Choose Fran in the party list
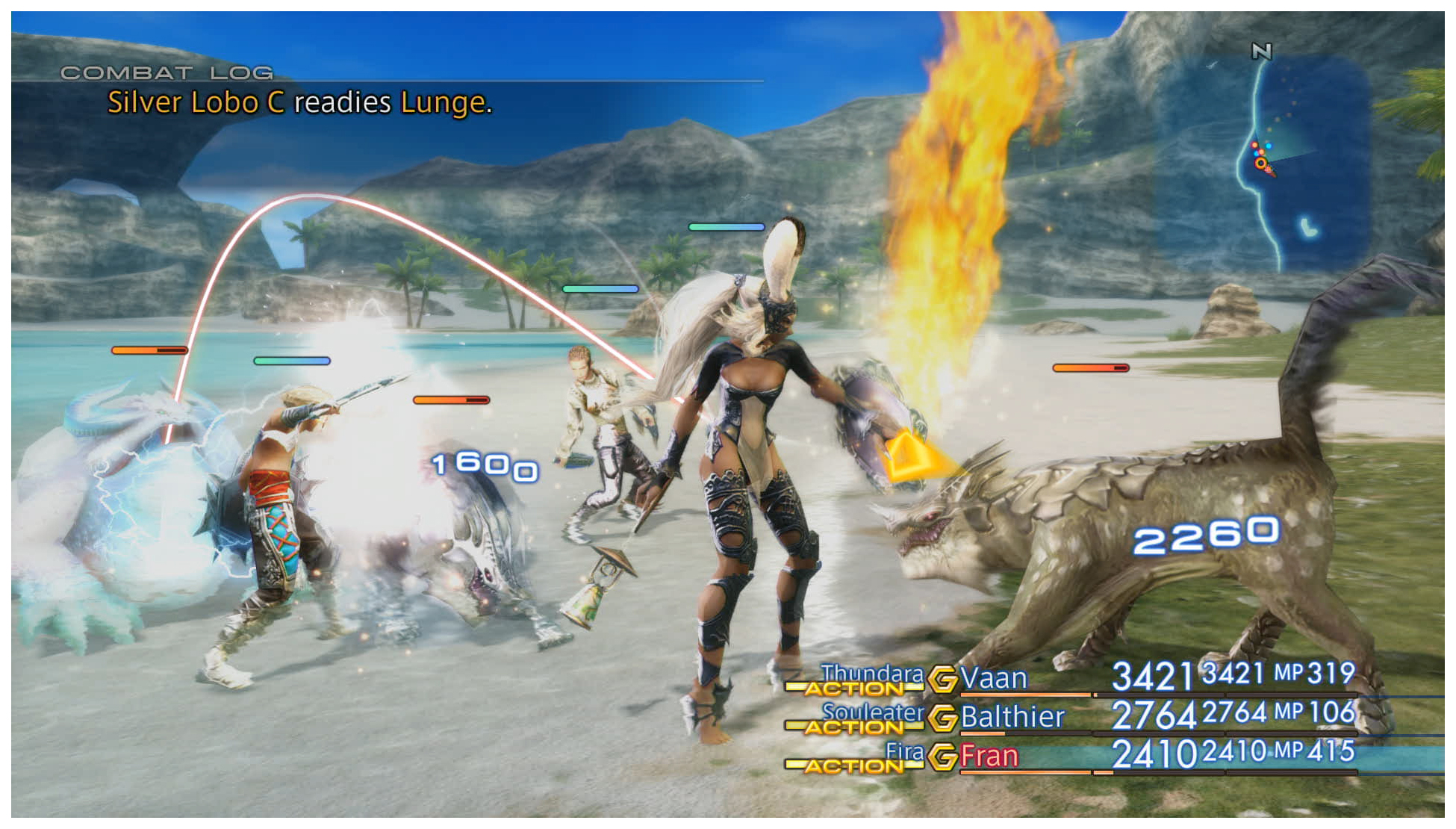Image resolution: width=1456 pixels, height=829 pixels. click(x=989, y=756)
